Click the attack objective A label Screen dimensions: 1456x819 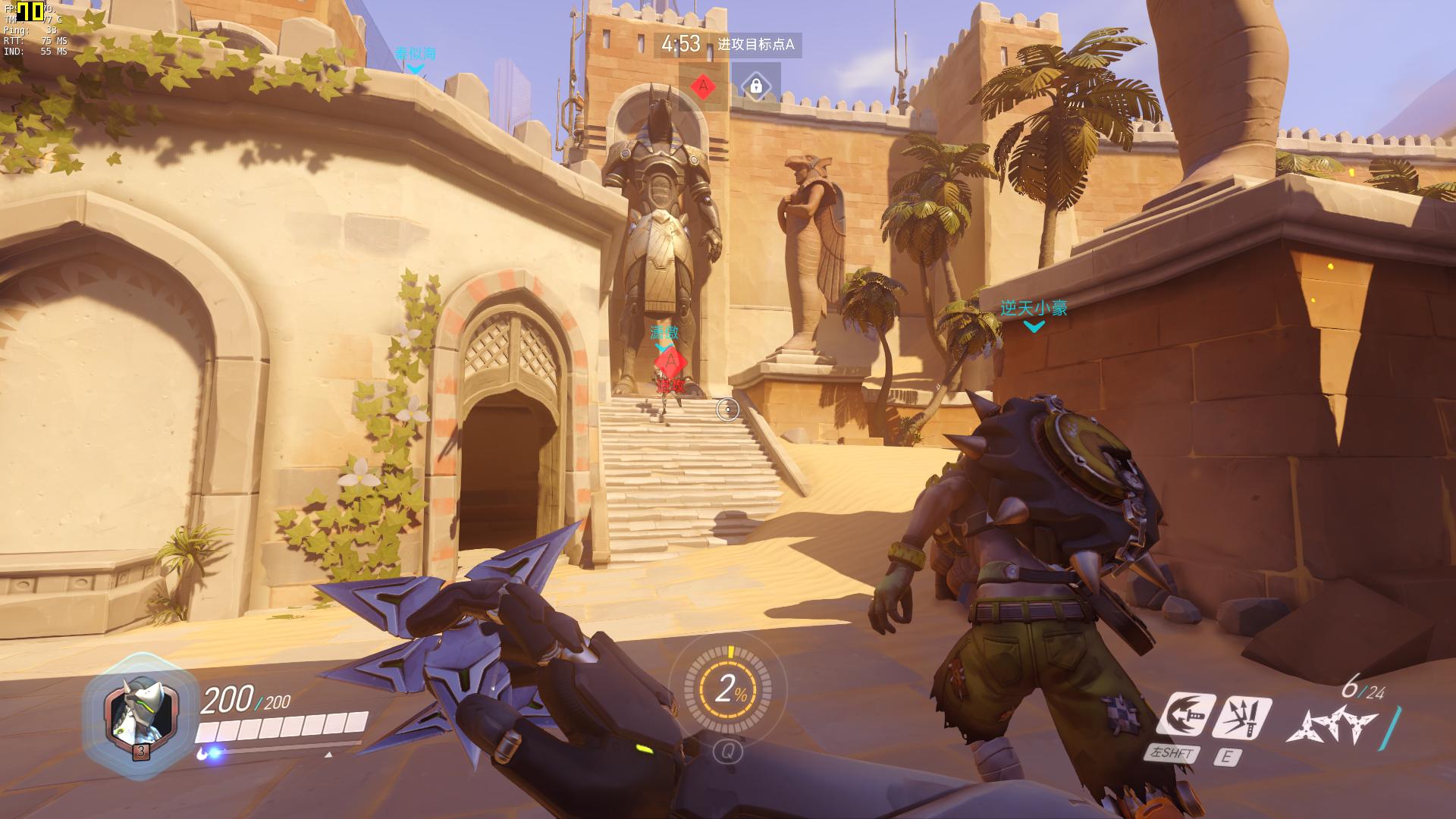point(756,45)
